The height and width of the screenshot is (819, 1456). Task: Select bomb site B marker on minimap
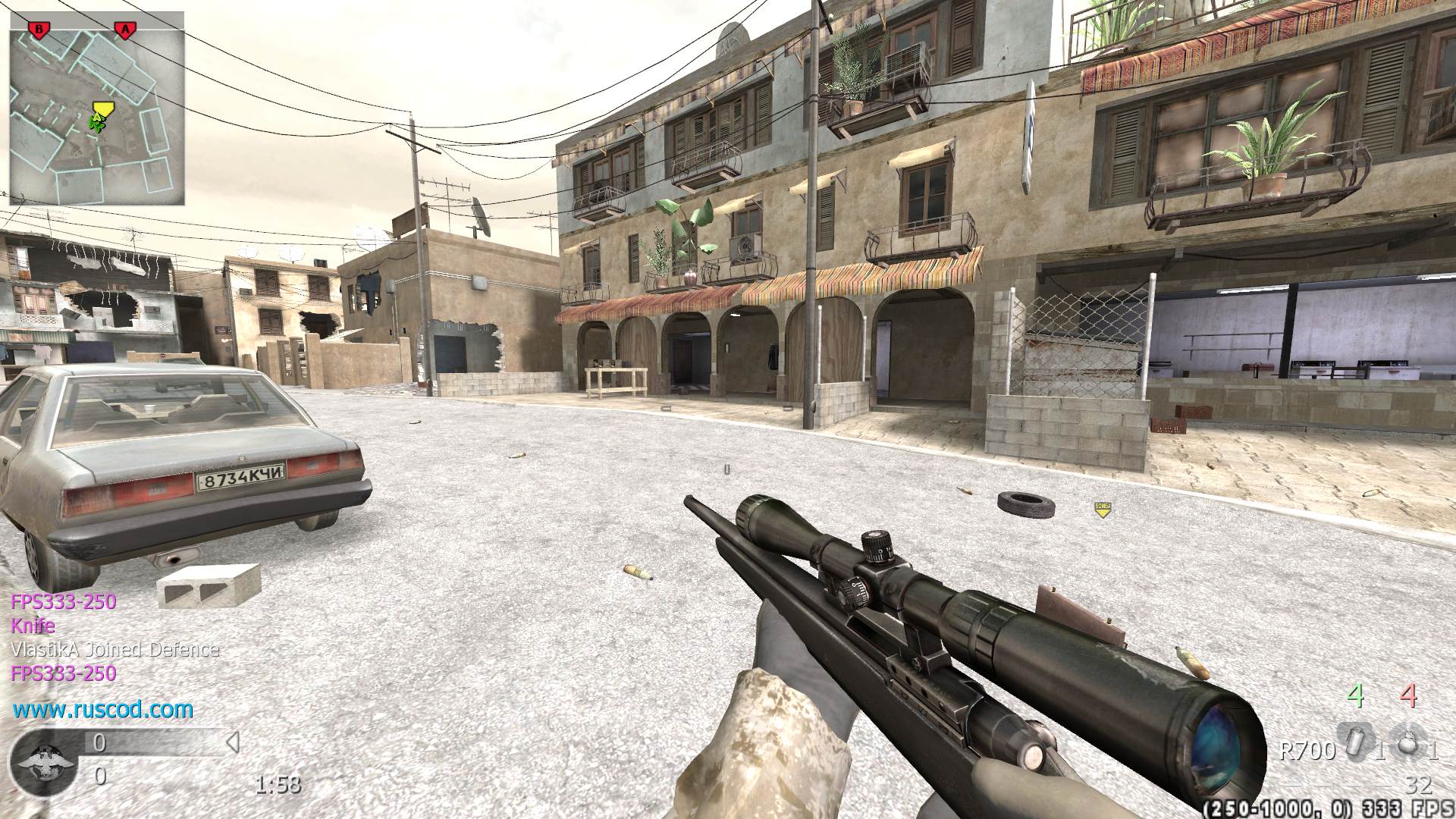tap(37, 30)
